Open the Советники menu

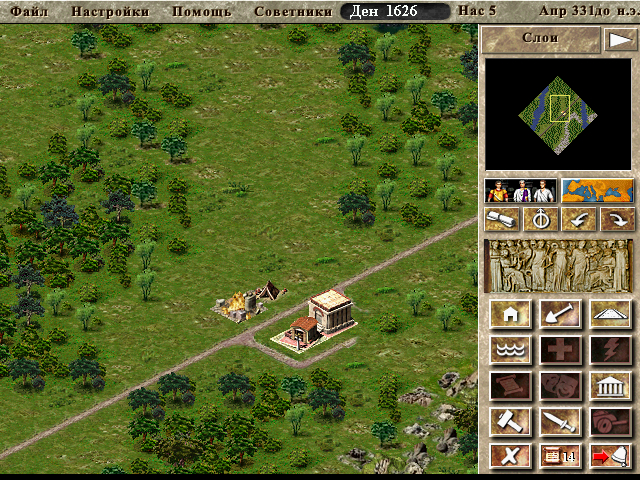[x=293, y=12]
